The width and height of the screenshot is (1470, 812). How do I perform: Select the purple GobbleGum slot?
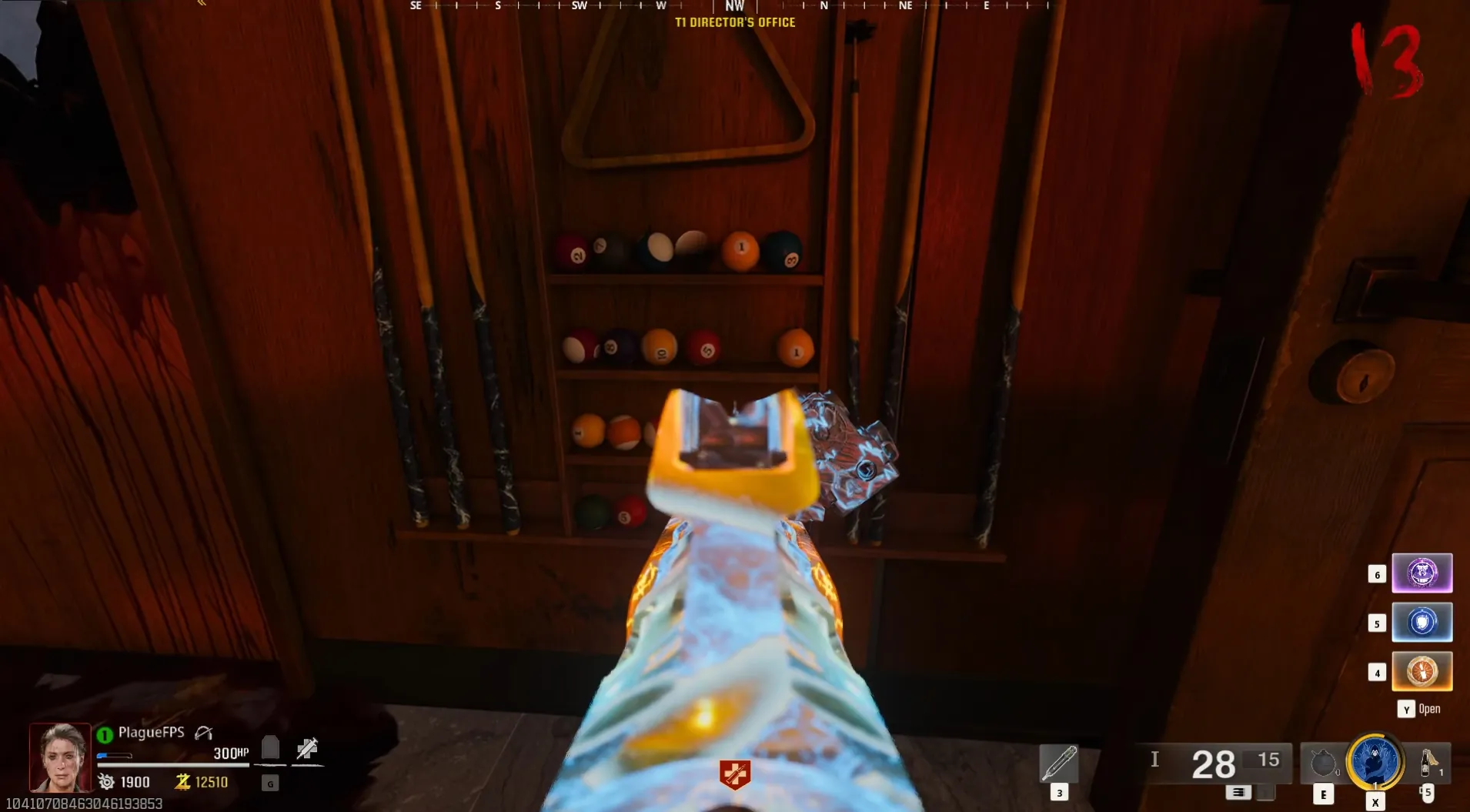pyautogui.click(x=1422, y=573)
